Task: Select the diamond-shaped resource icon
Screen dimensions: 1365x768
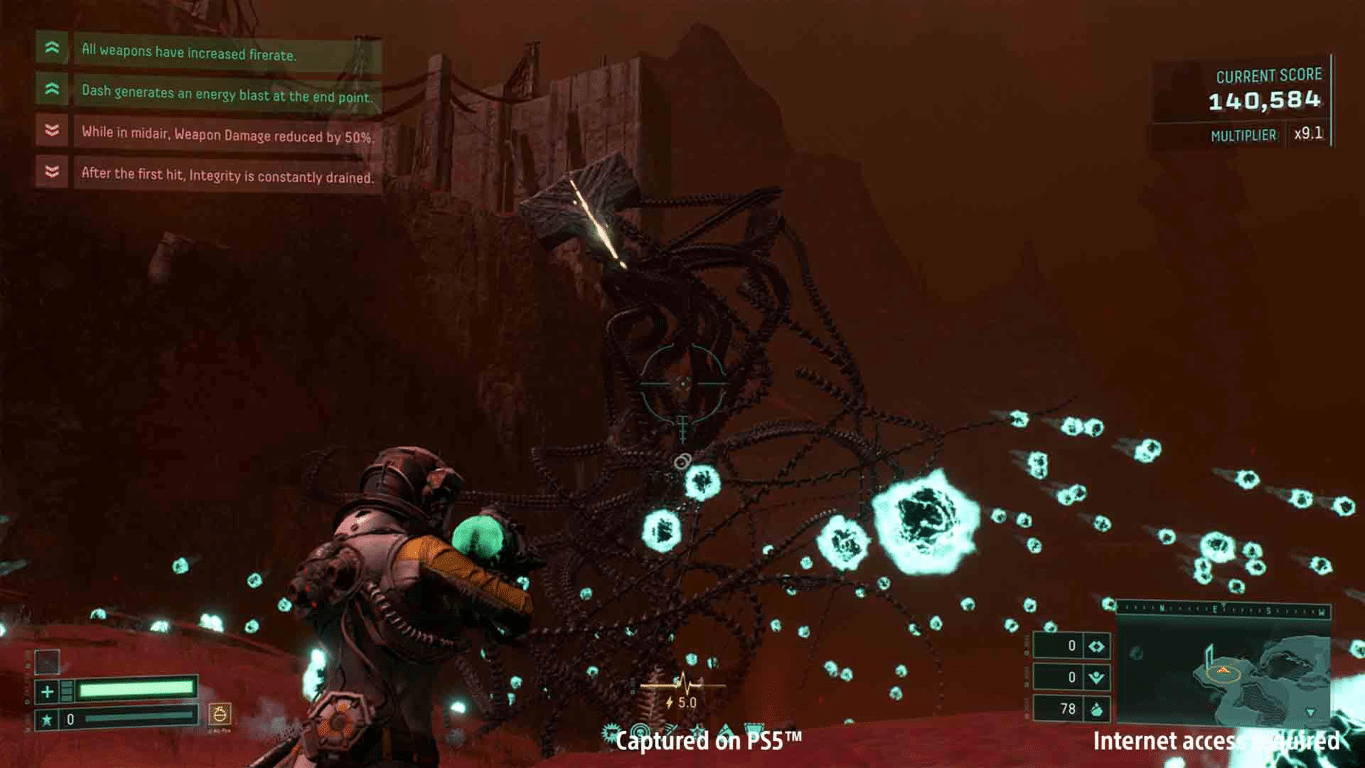Action: point(1097,647)
